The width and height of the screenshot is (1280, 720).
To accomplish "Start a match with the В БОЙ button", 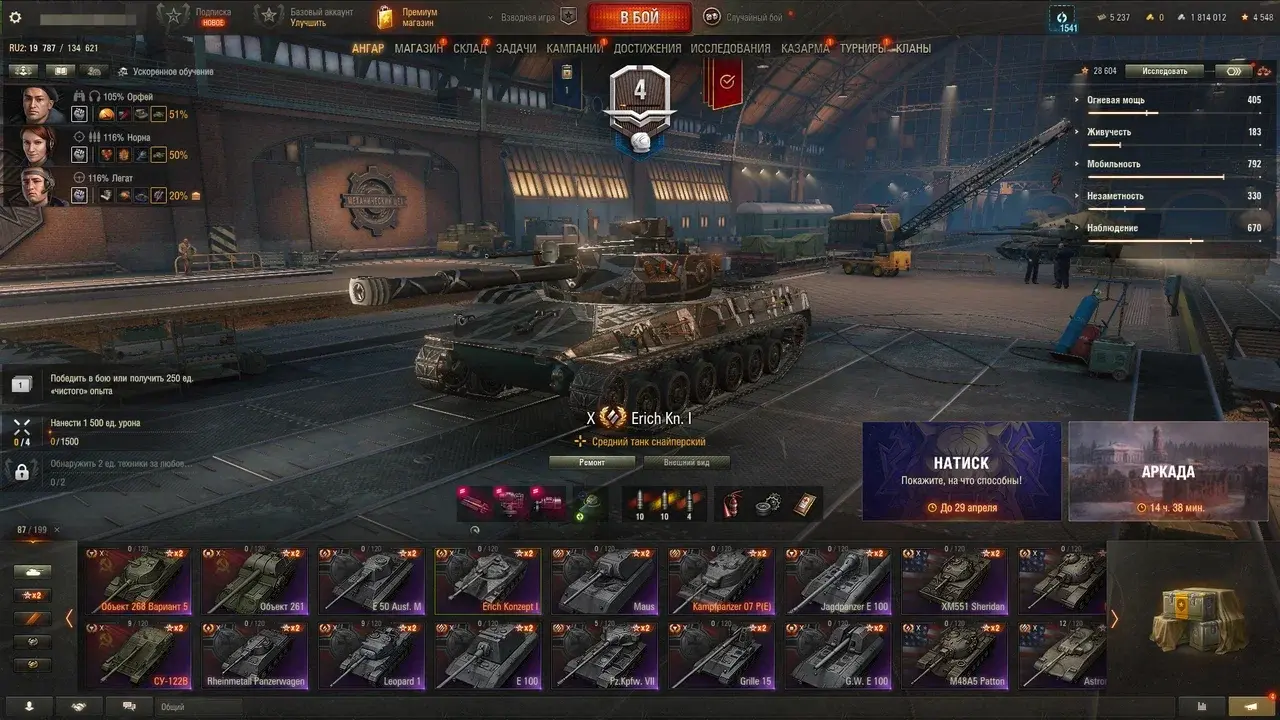I will (x=639, y=17).
